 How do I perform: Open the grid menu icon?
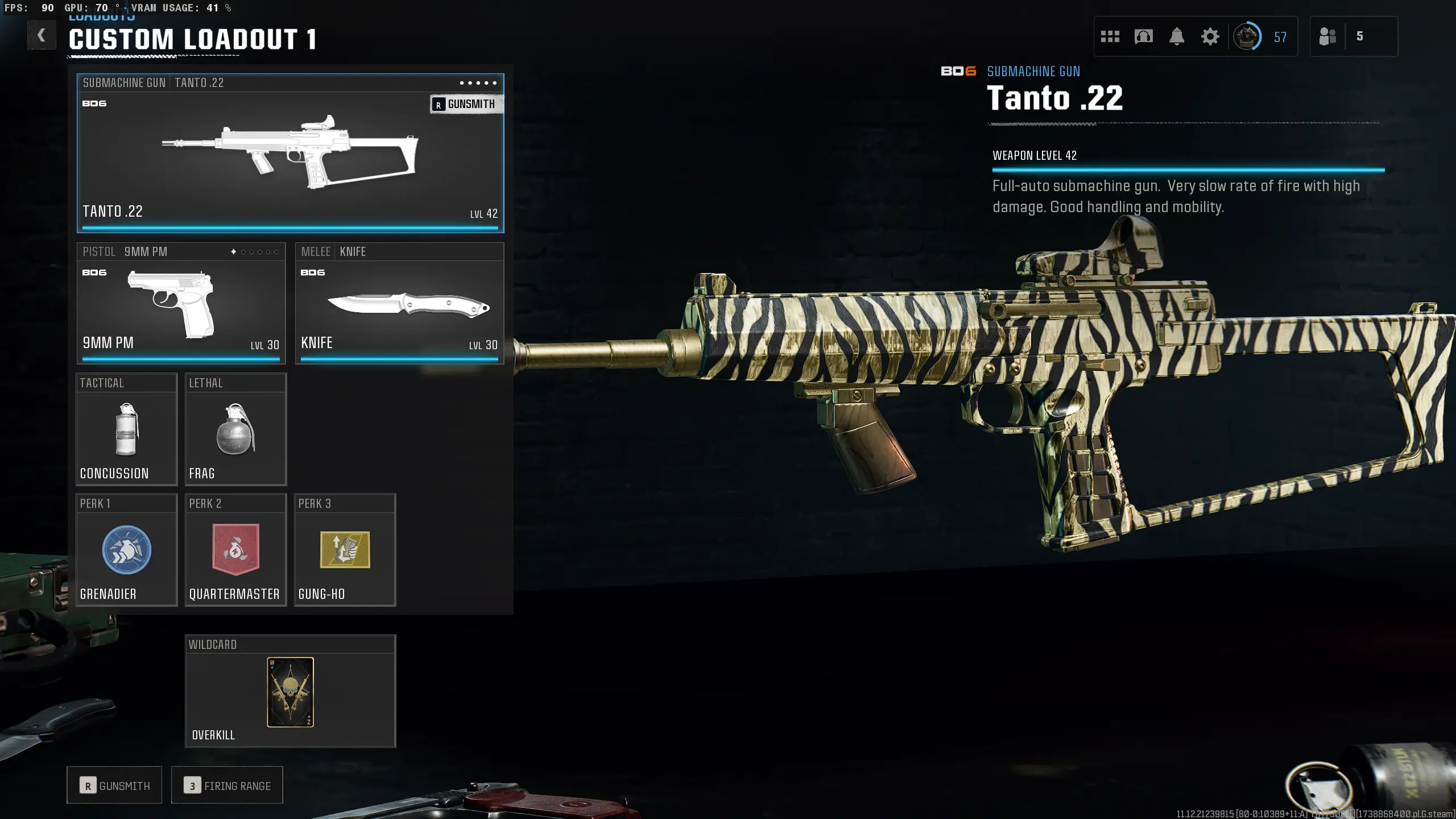tap(1110, 37)
